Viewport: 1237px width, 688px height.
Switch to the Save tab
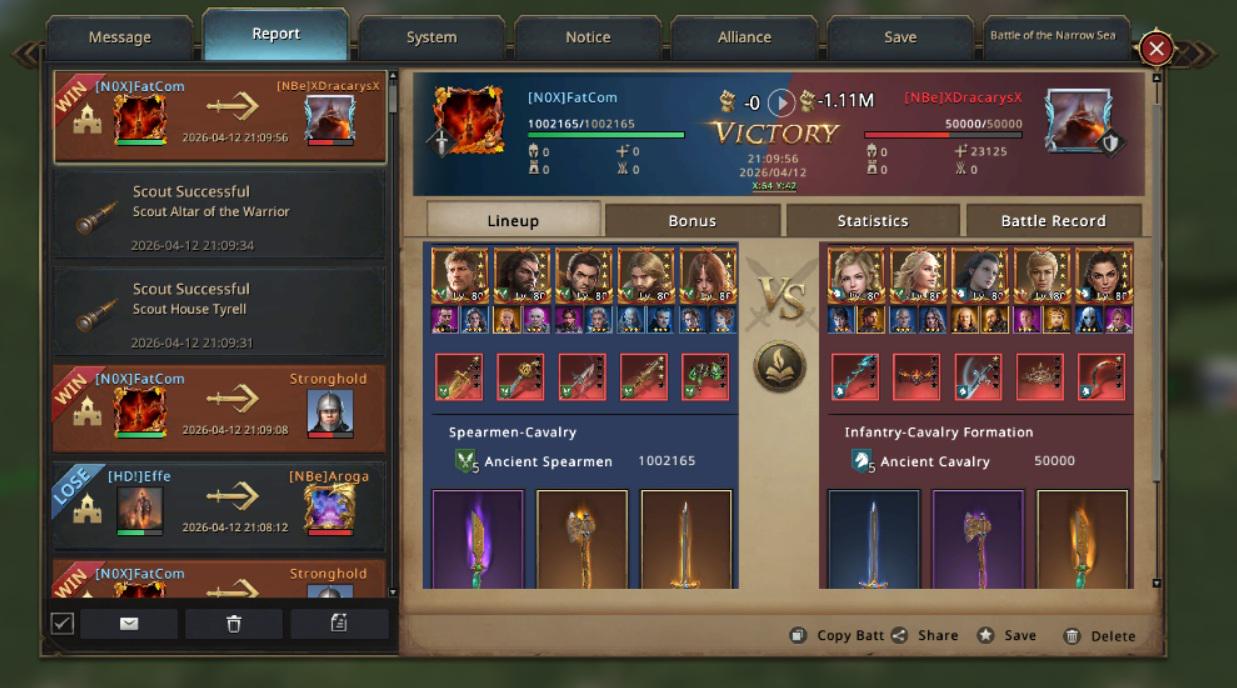[900, 37]
